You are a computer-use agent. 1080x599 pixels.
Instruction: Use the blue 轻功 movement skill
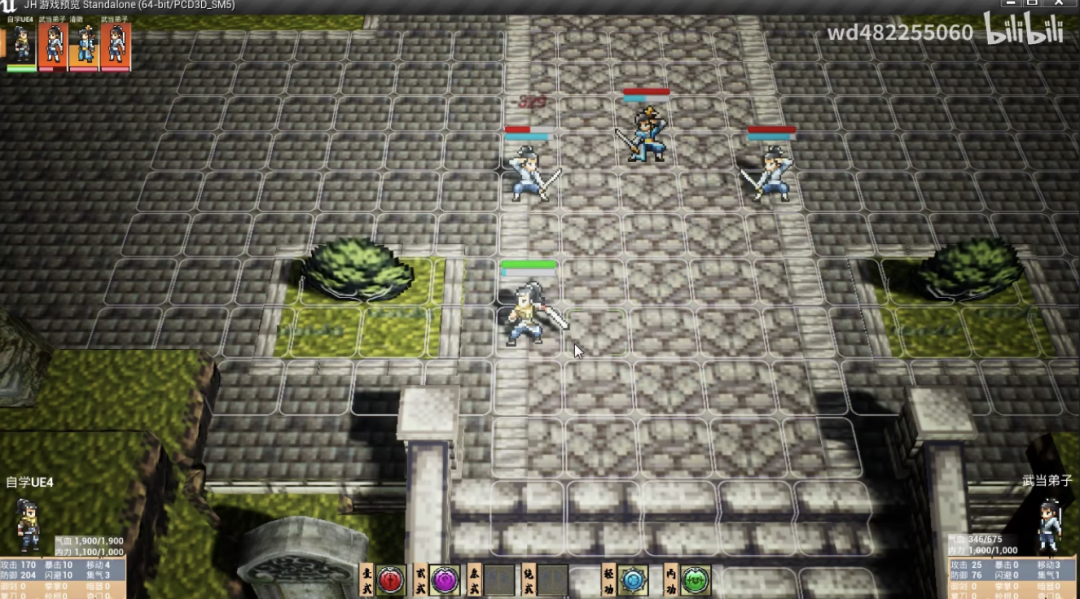click(633, 580)
